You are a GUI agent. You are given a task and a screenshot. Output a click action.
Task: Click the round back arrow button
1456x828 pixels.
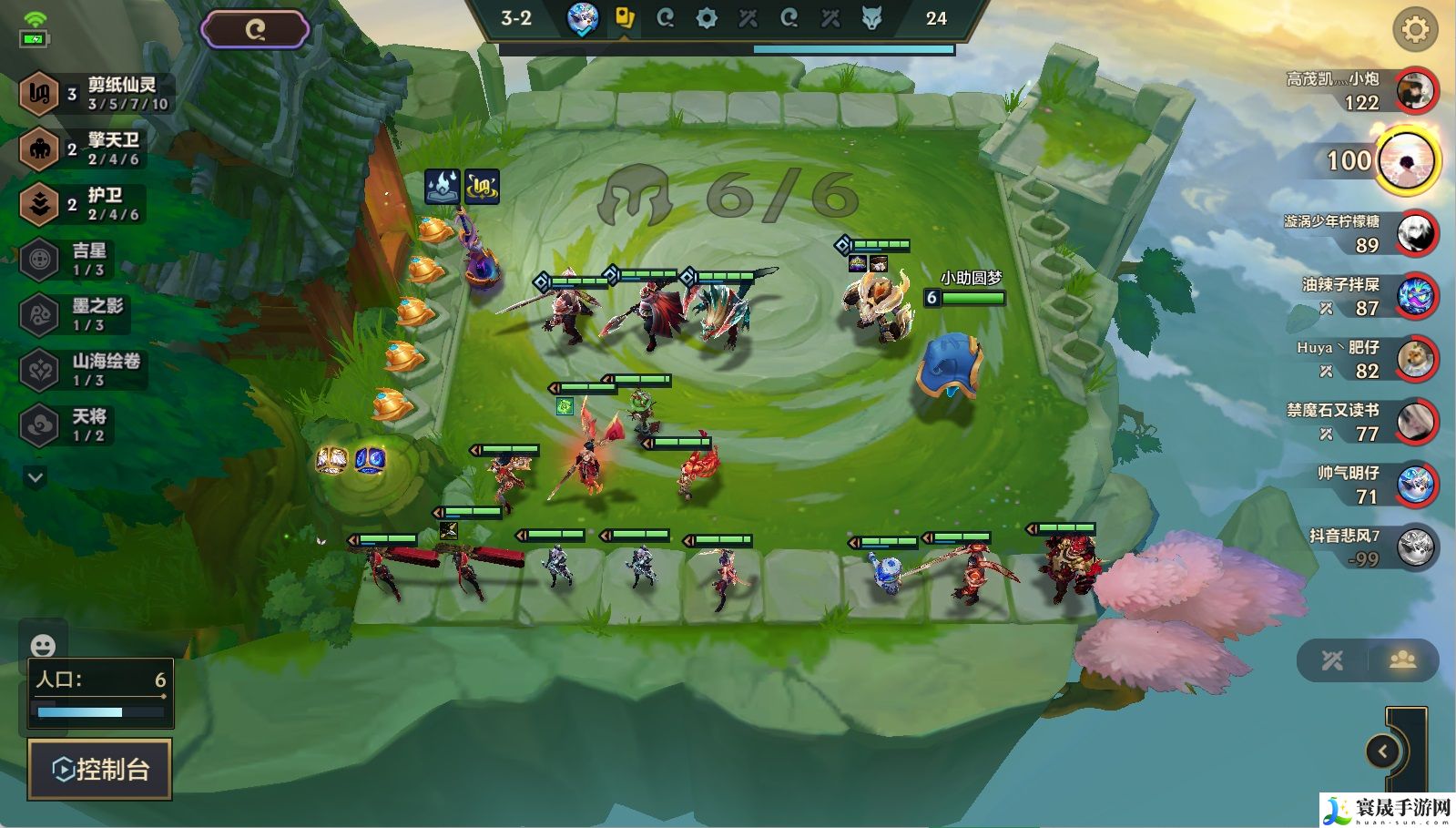1383,751
